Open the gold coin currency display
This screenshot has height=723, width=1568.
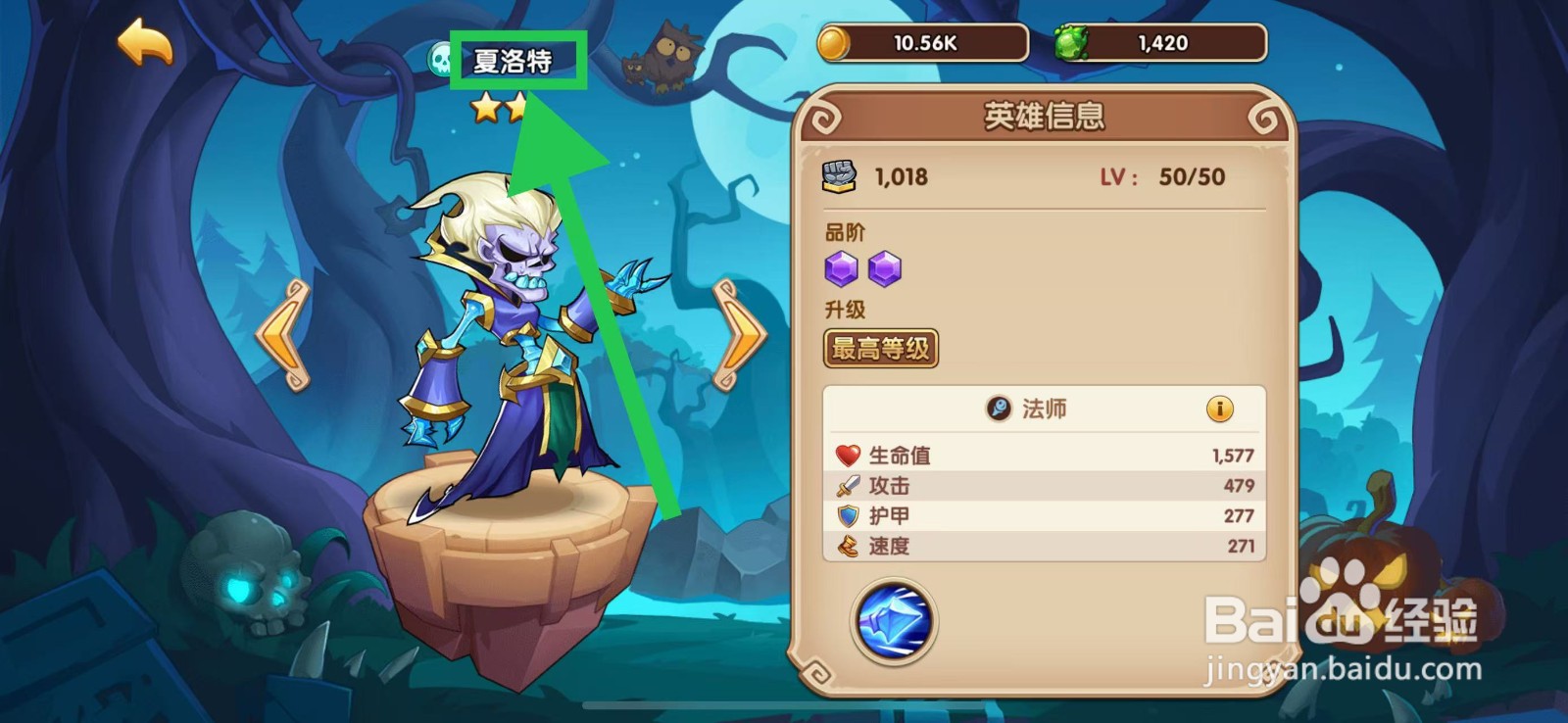tap(921, 42)
